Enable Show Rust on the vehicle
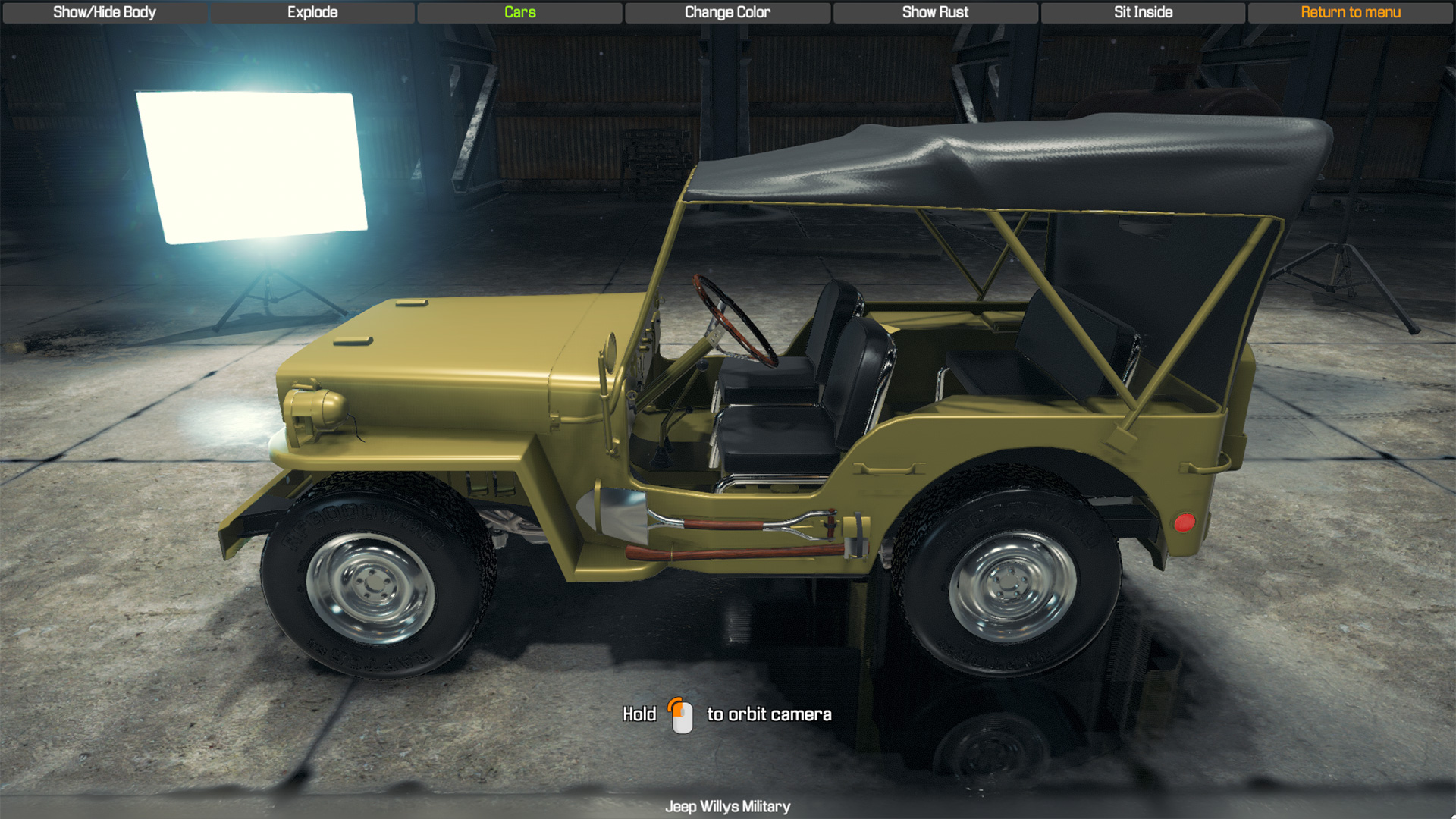The image size is (1456, 819). pos(935,12)
